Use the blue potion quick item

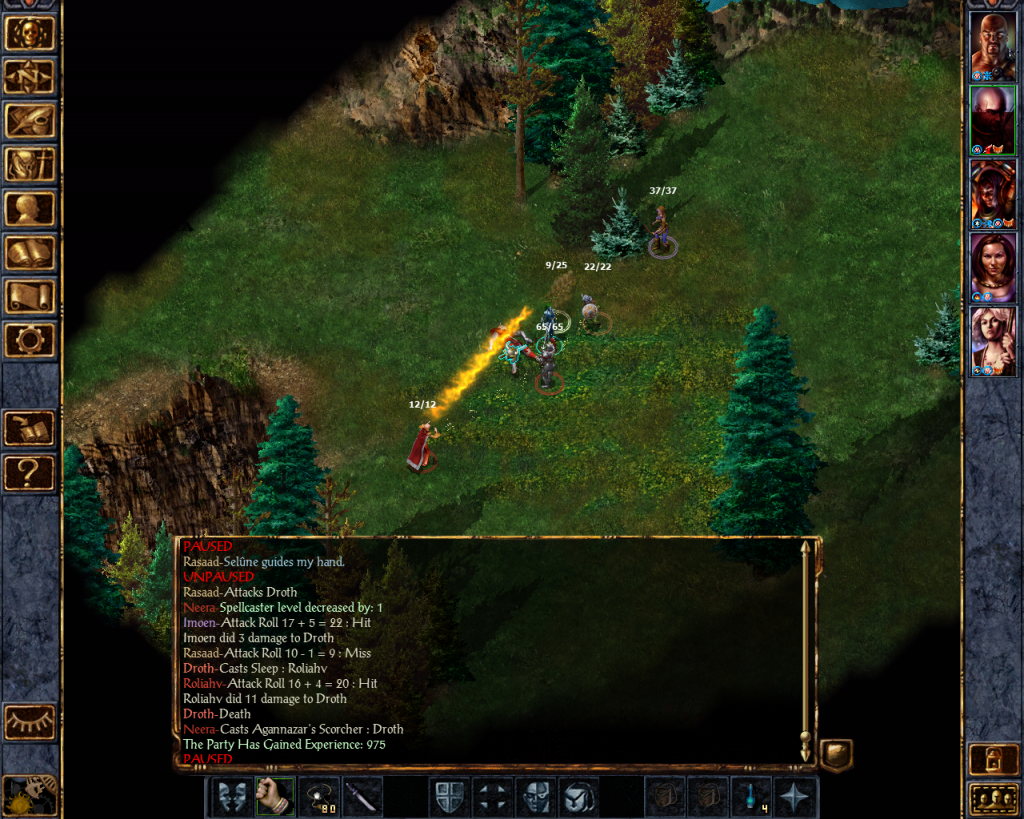coord(752,797)
